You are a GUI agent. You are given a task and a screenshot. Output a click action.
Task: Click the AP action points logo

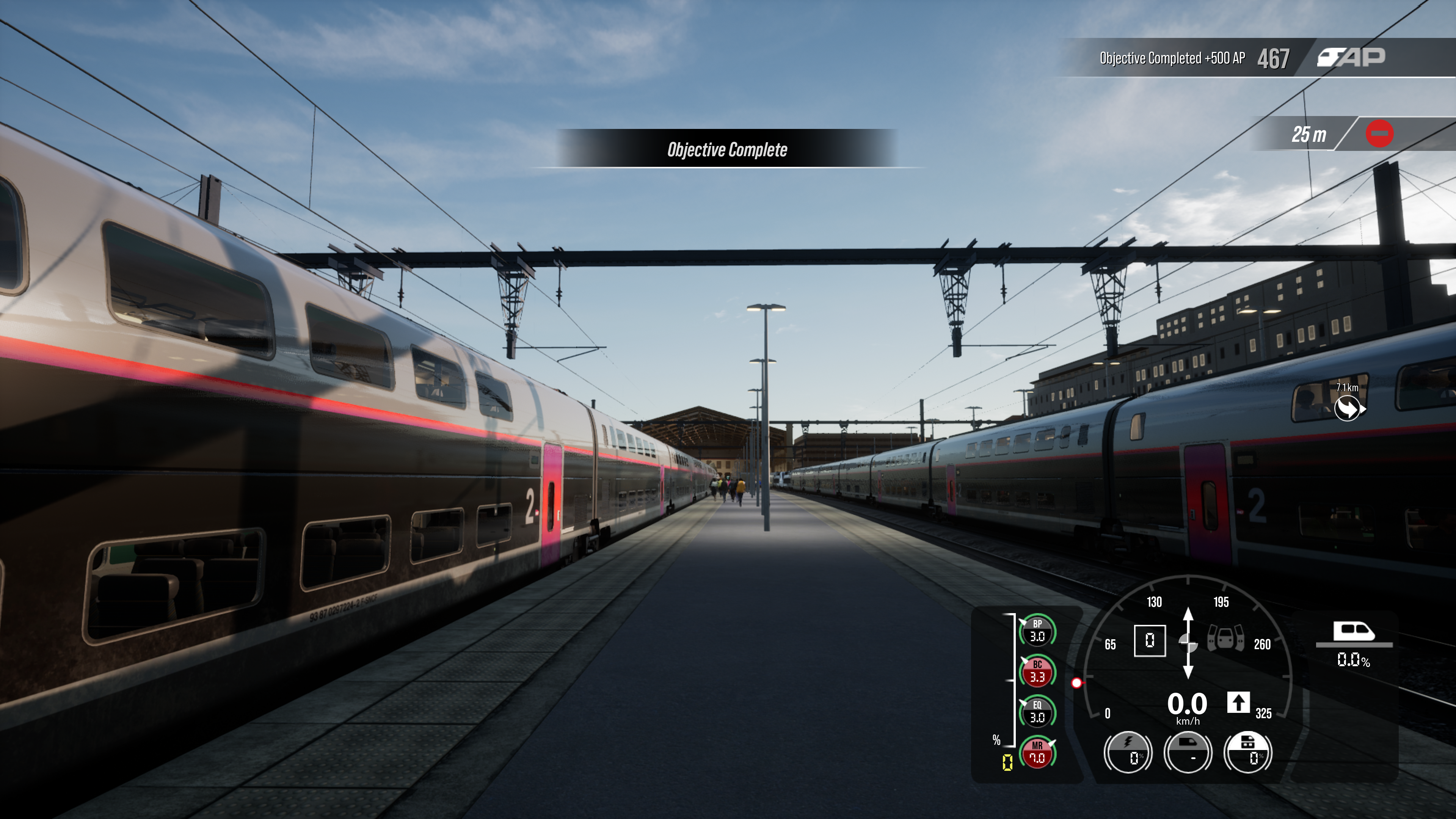(x=1351, y=57)
